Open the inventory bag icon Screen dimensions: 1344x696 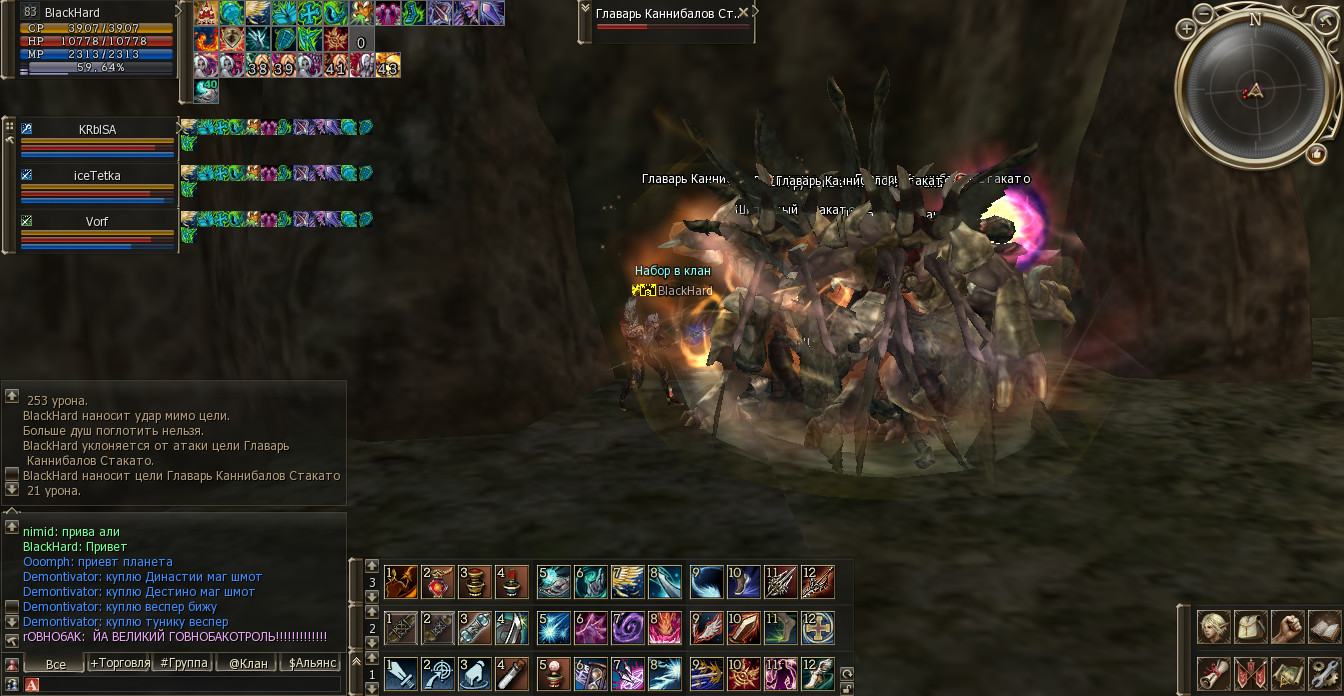[1250, 627]
